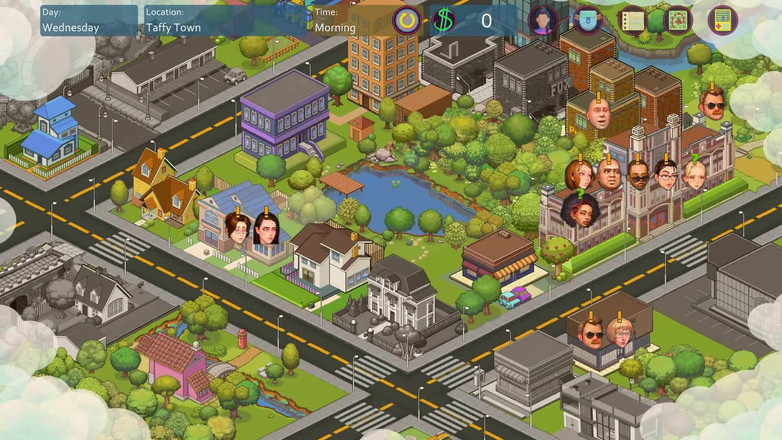The height and width of the screenshot is (440, 782).
Task: Select the black-haired woman with glasses marker
Action: [x=666, y=175]
